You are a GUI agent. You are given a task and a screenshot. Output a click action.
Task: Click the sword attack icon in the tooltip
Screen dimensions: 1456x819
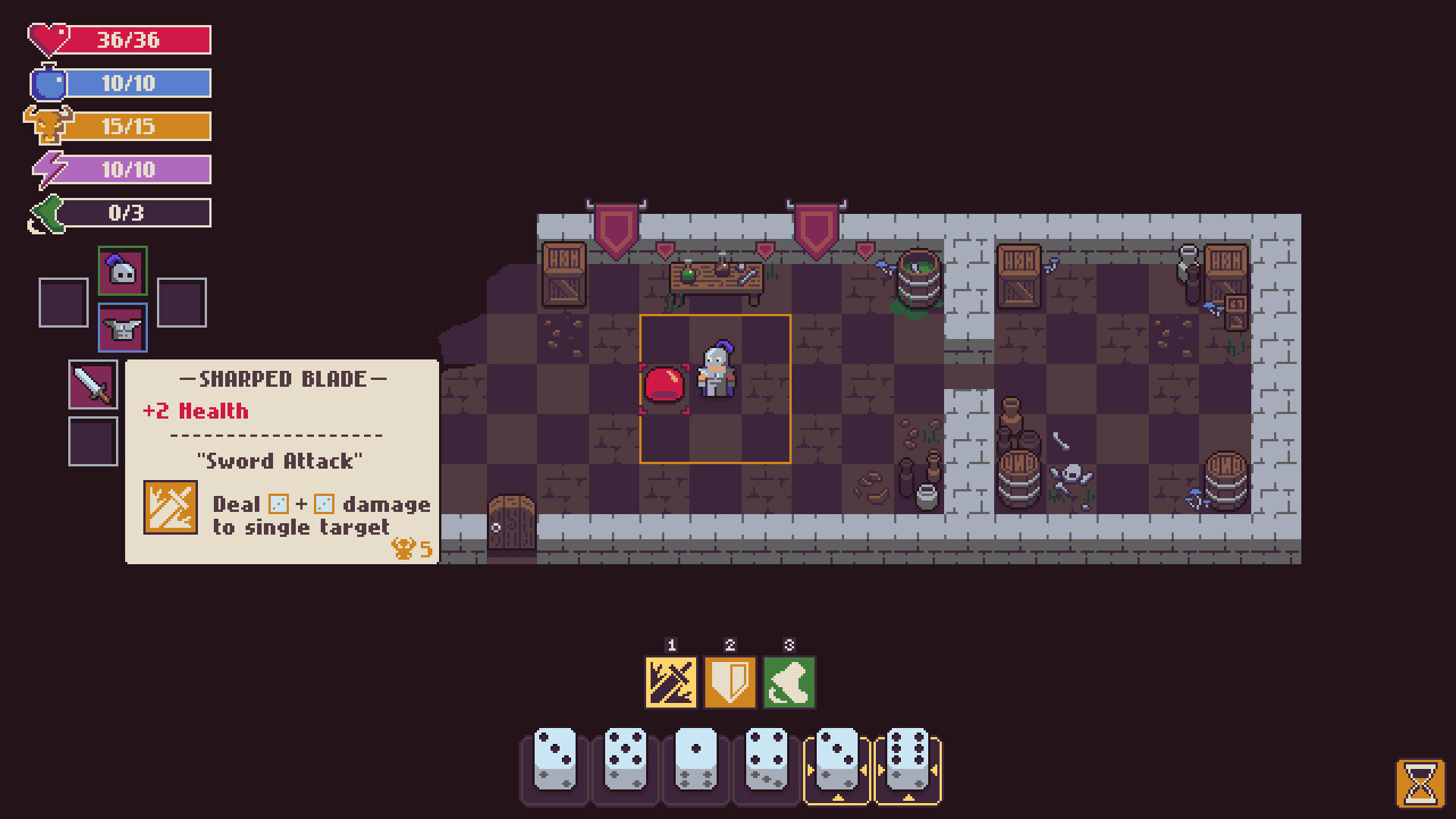(x=170, y=508)
